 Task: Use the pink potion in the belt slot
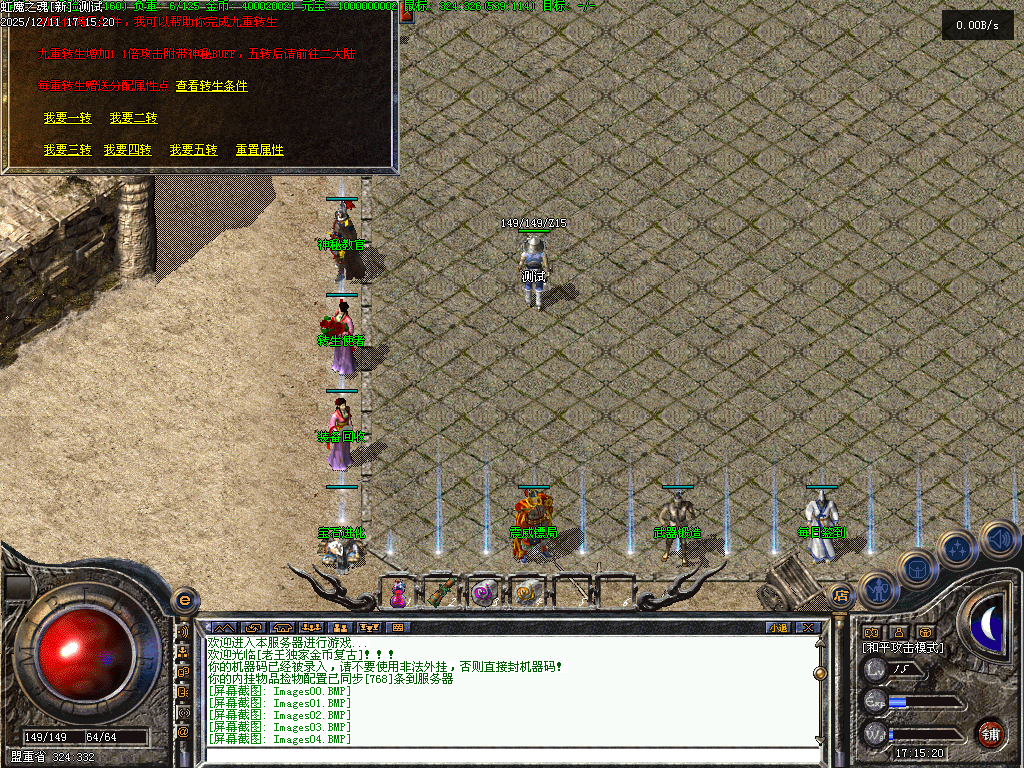point(399,593)
